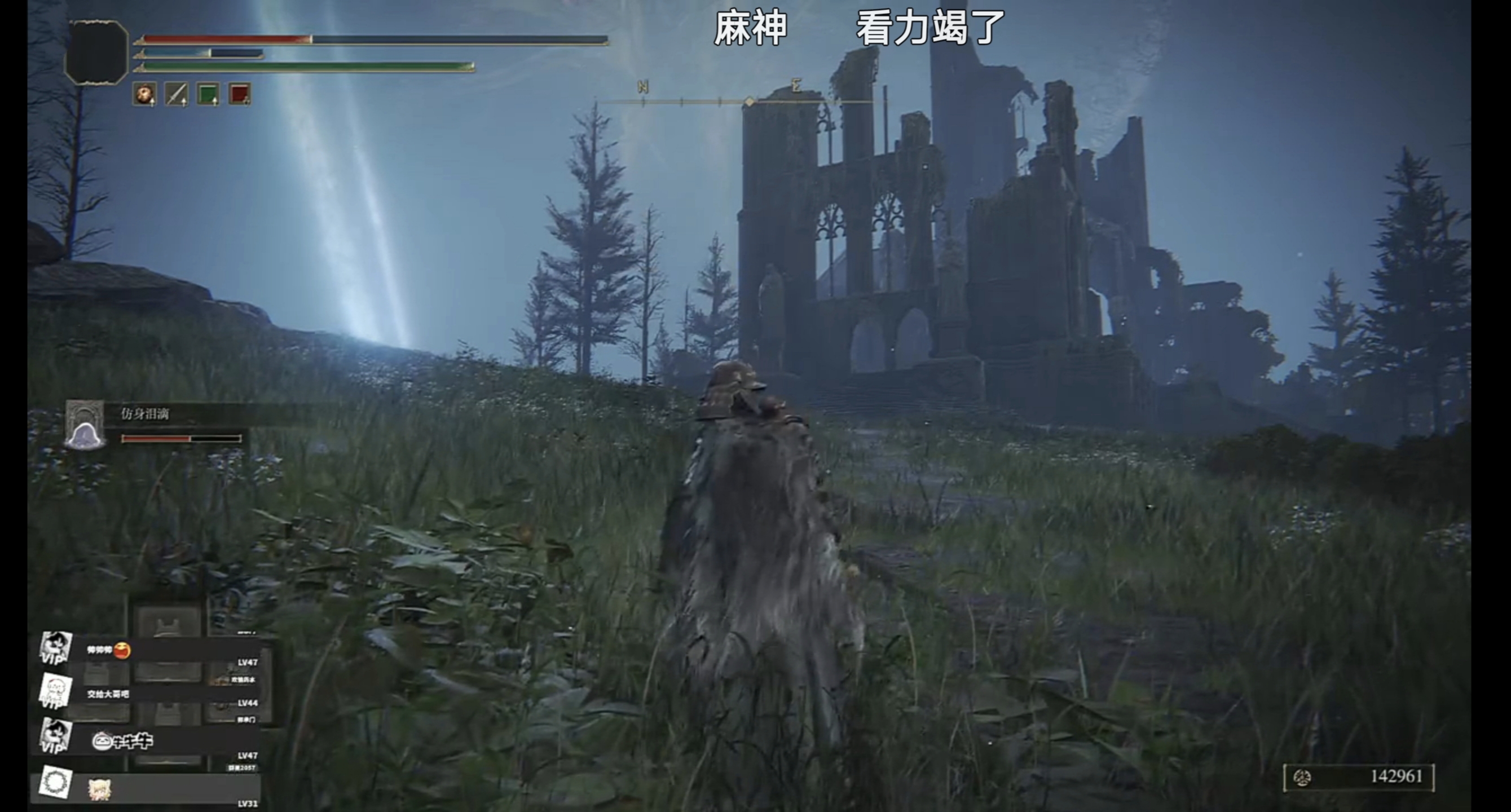Select the Mimic Tear summon portrait
Screen dimensions: 1511x812
pos(85,426)
